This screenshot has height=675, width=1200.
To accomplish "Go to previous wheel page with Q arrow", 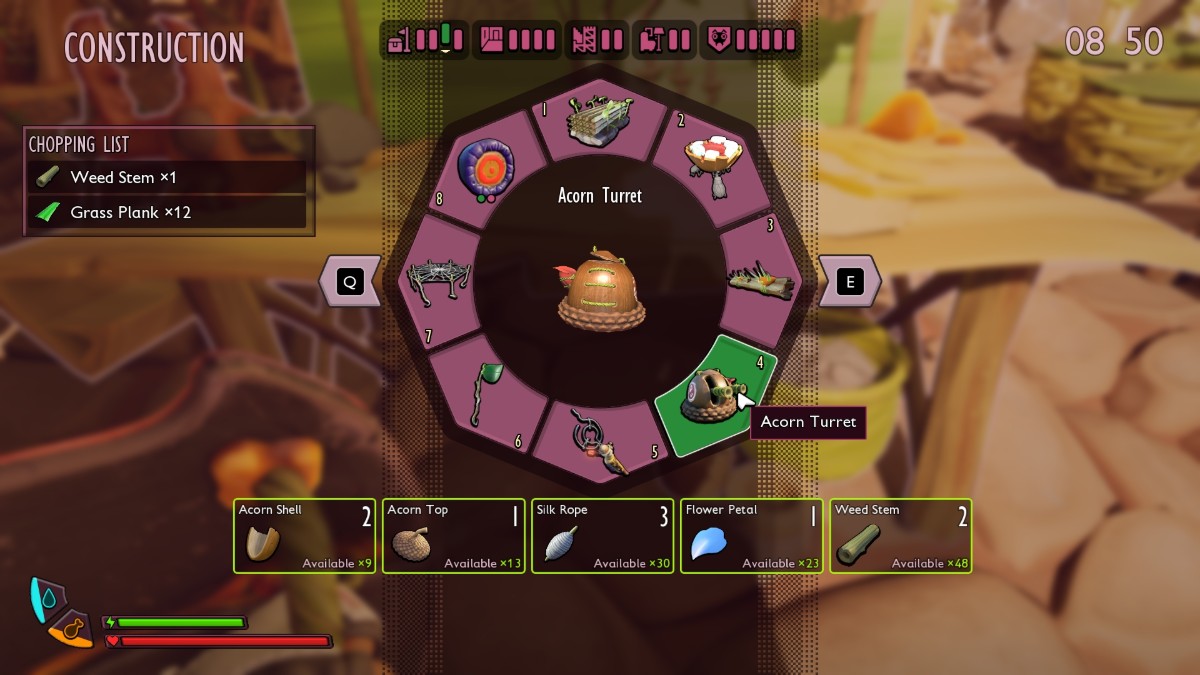I will (350, 282).
